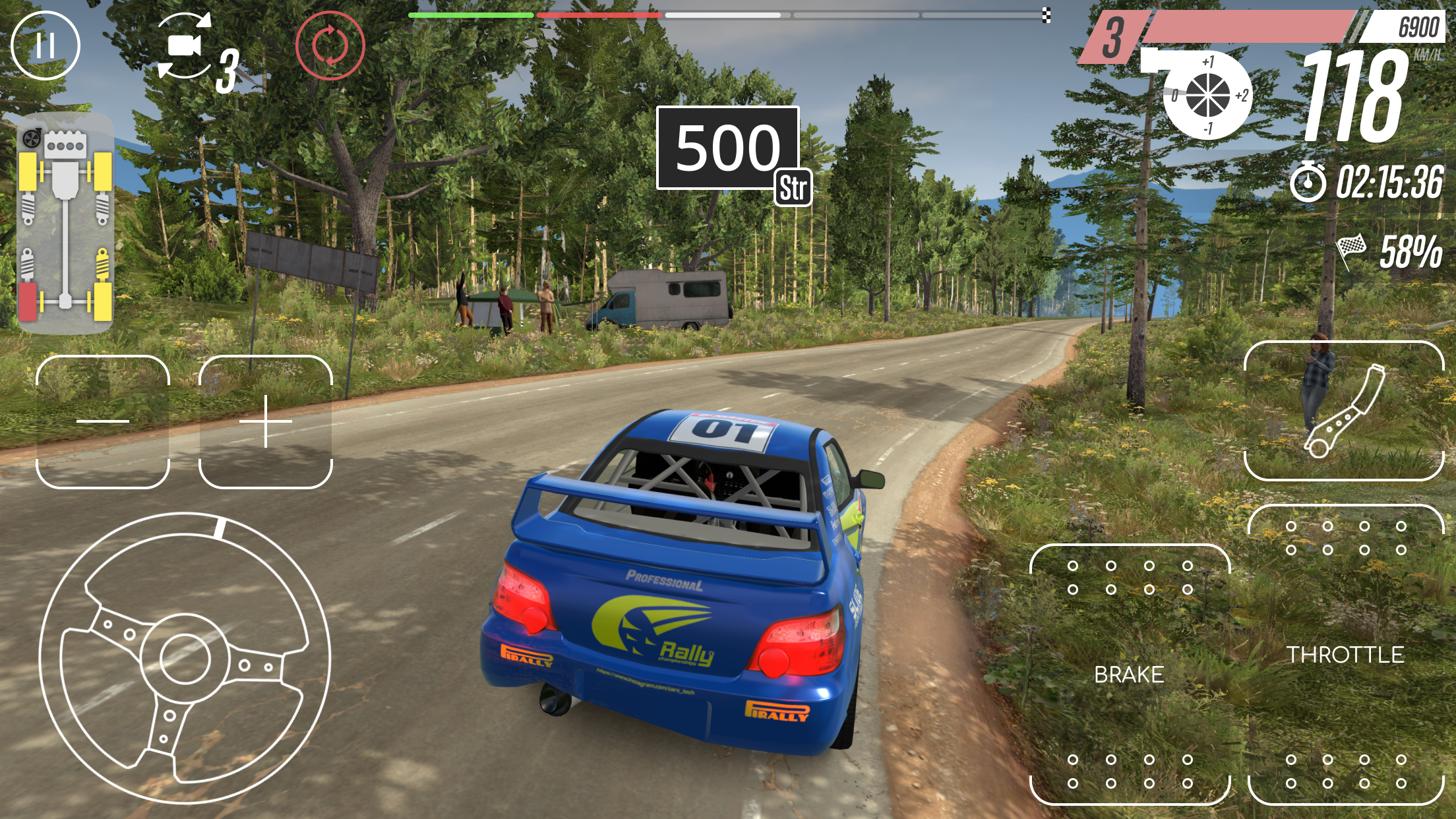Tap the turbo boost gauge
Screen dimensions: 1456x819
[1207, 92]
